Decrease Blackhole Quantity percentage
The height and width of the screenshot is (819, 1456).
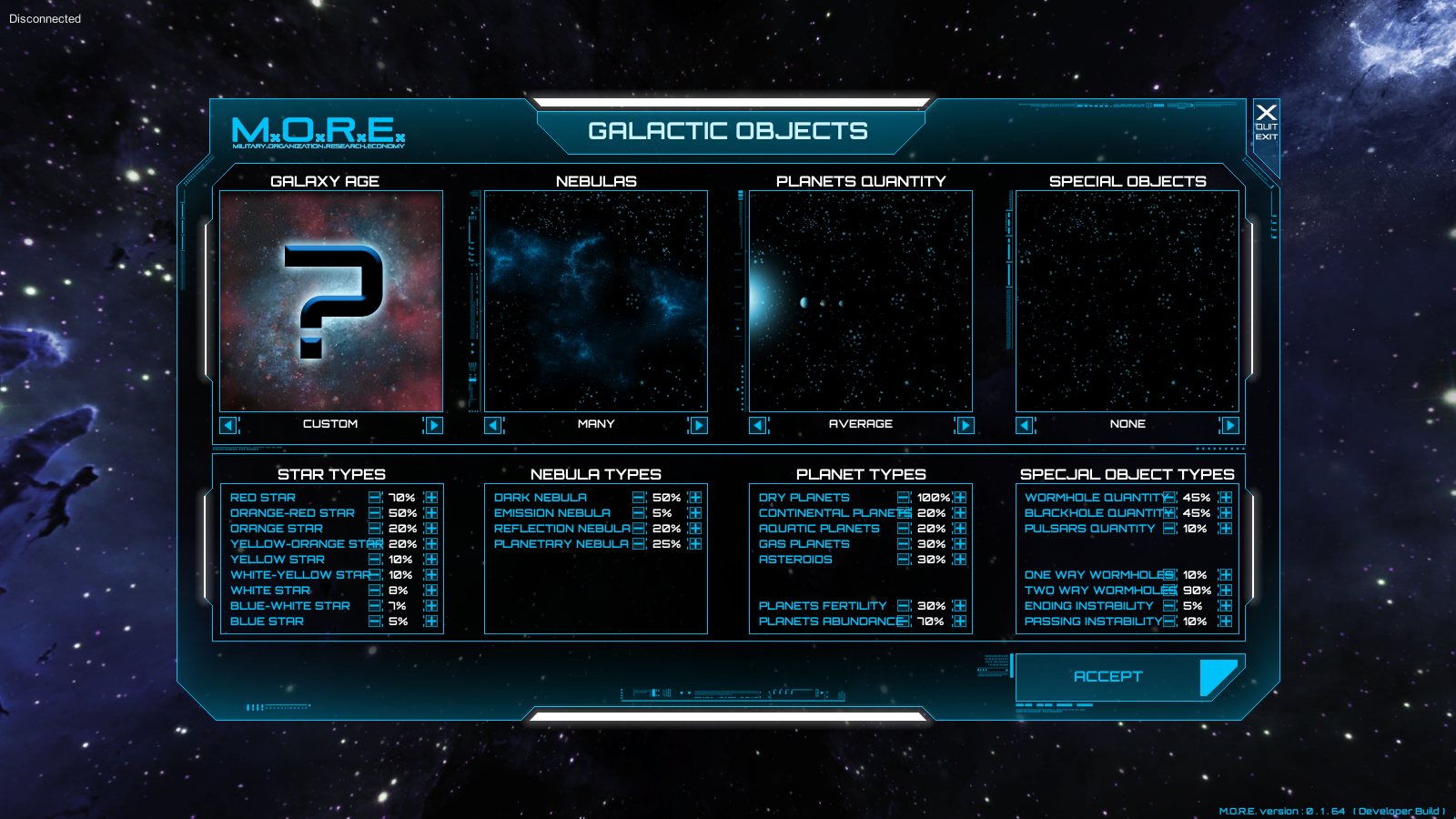pyautogui.click(x=1169, y=513)
